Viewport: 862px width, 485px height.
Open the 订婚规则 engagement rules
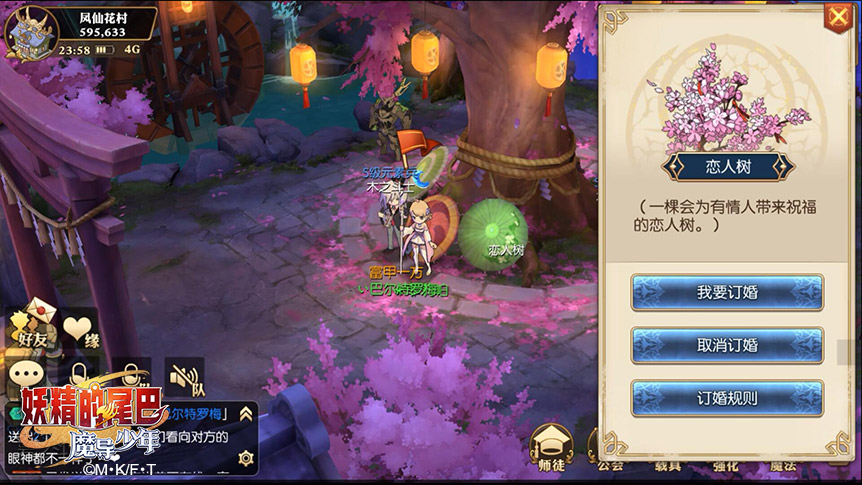point(727,398)
